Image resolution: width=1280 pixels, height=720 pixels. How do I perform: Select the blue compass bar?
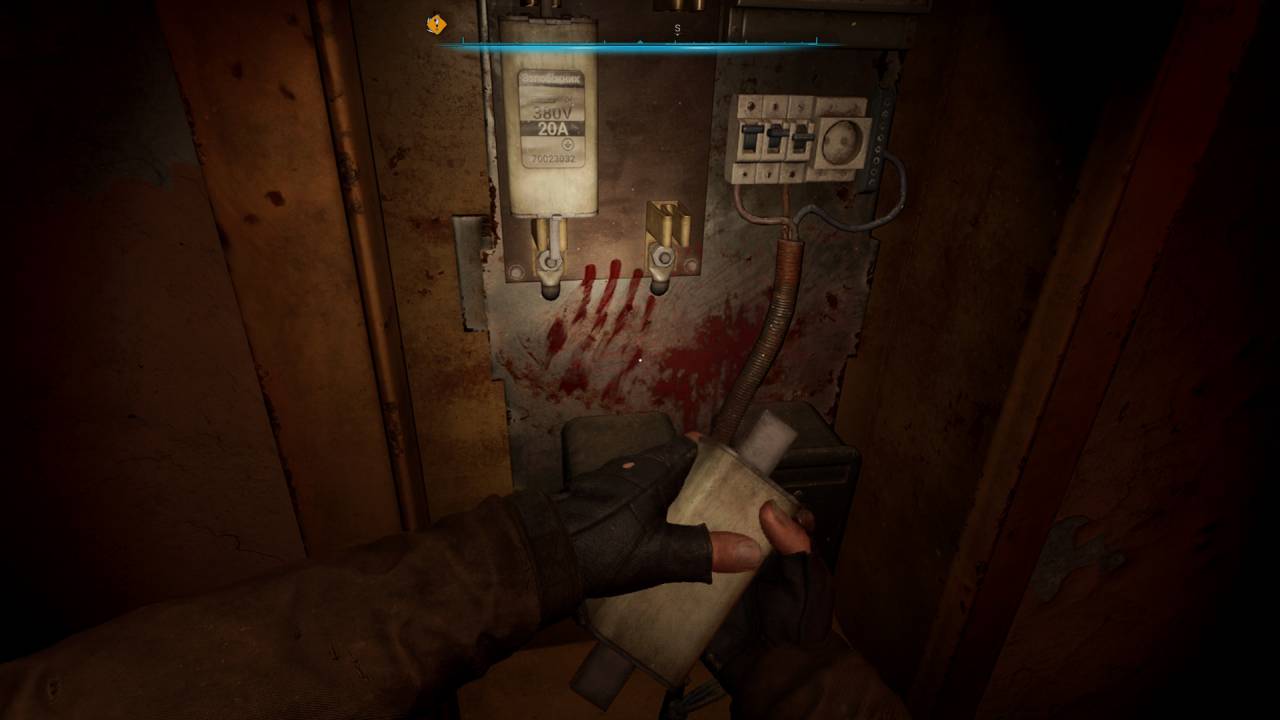[640, 45]
